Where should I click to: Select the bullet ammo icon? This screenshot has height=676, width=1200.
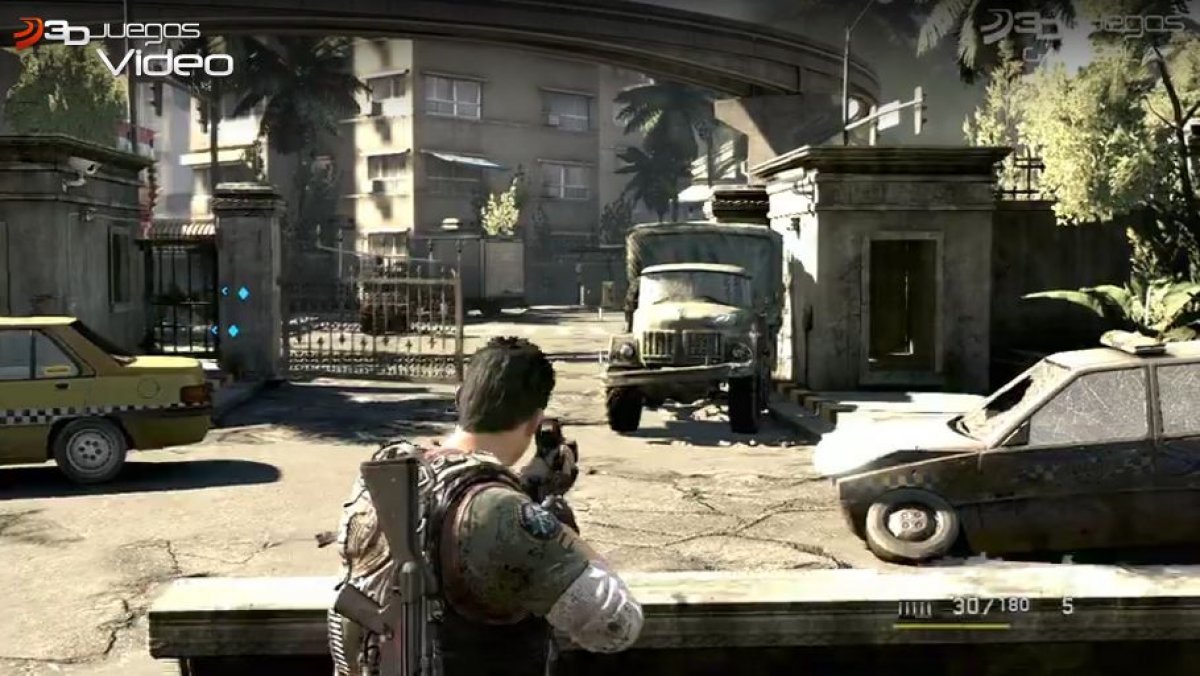pyautogui.click(x=914, y=607)
